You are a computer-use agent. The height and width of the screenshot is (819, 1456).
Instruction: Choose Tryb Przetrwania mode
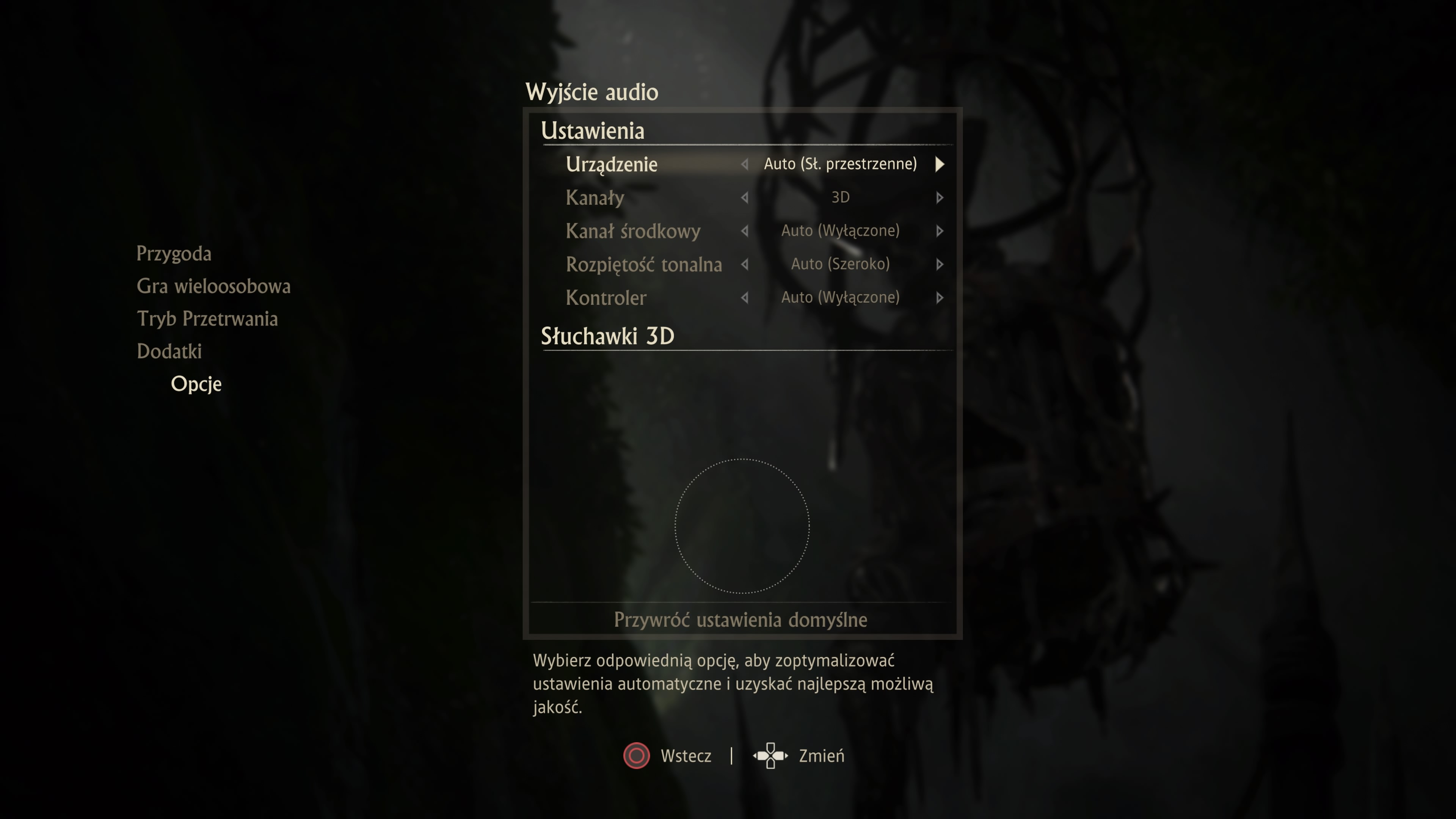pos(207,319)
